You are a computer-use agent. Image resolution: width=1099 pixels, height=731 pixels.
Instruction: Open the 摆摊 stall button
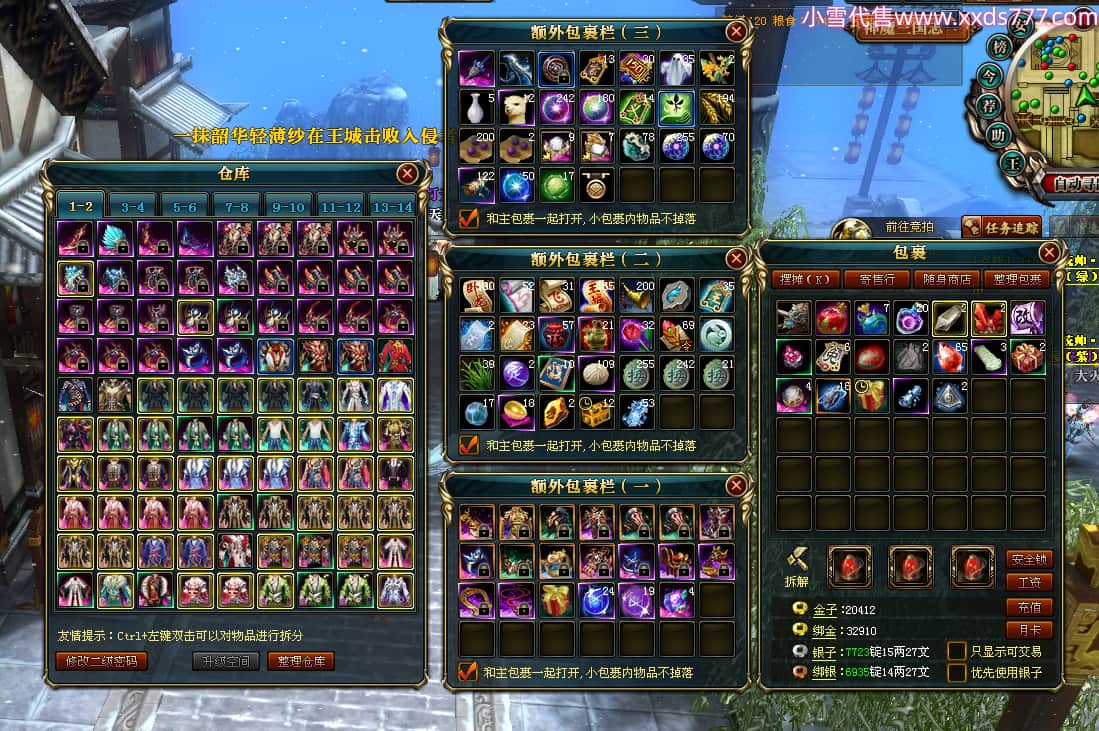(804, 279)
